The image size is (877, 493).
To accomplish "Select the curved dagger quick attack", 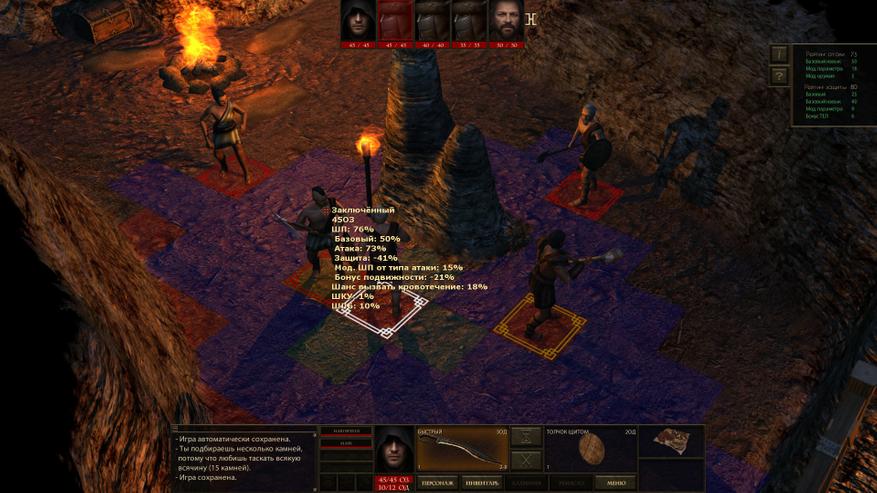I will point(461,450).
